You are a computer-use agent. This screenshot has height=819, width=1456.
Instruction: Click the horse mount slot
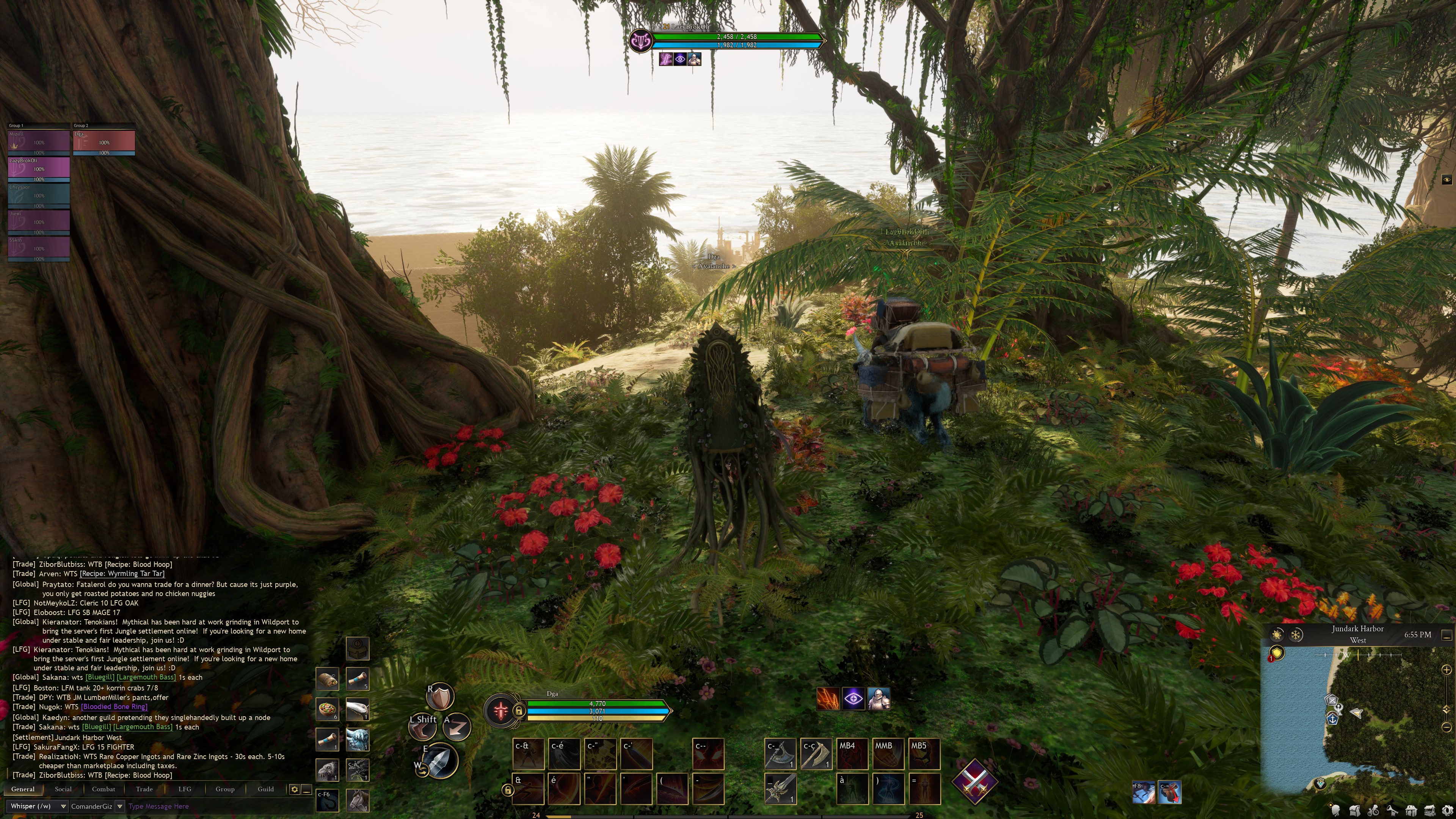click(357, 799)
